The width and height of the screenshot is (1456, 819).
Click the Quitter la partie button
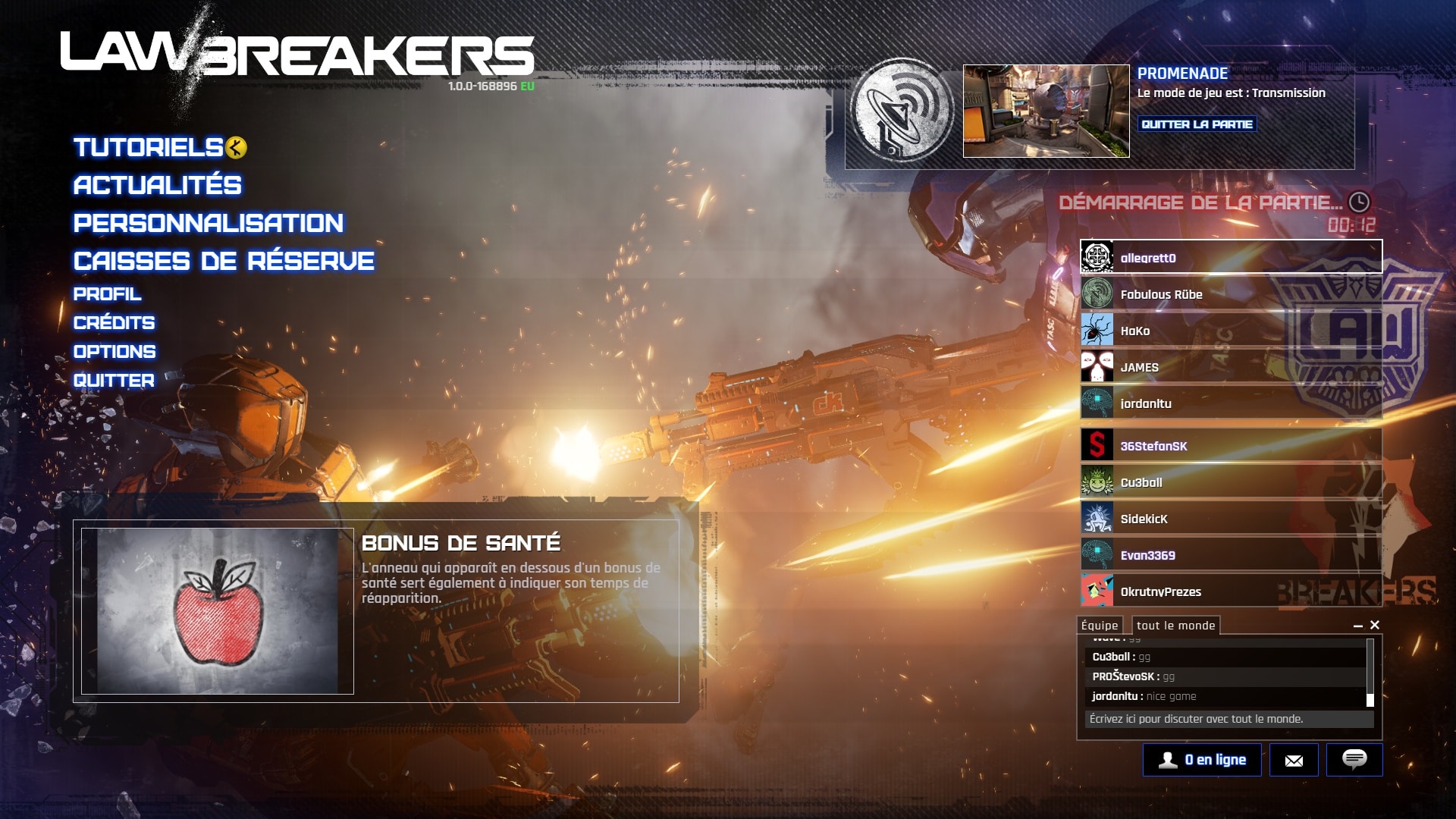[1197, 124]
